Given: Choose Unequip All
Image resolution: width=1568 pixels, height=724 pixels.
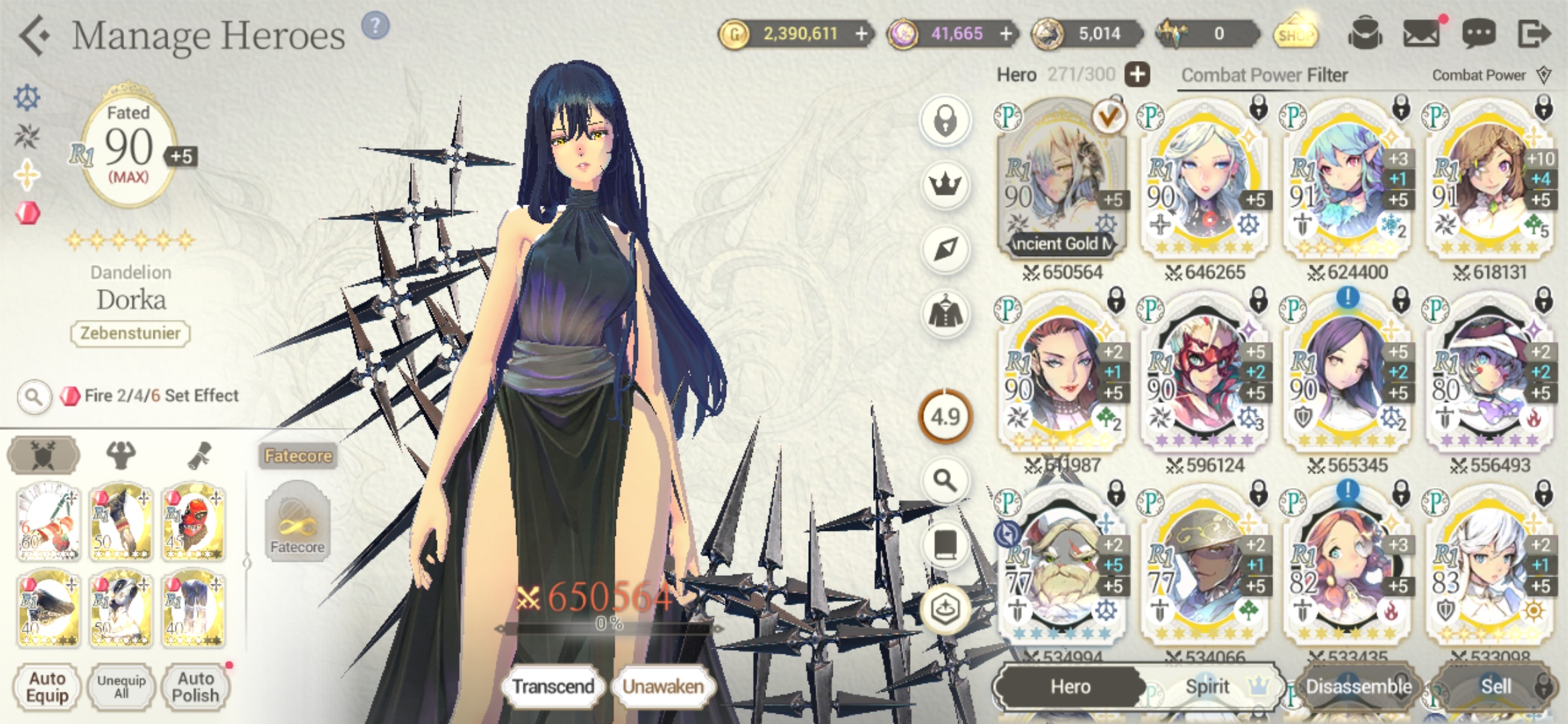Looking at the screenshot, I should tap(121, 687).
